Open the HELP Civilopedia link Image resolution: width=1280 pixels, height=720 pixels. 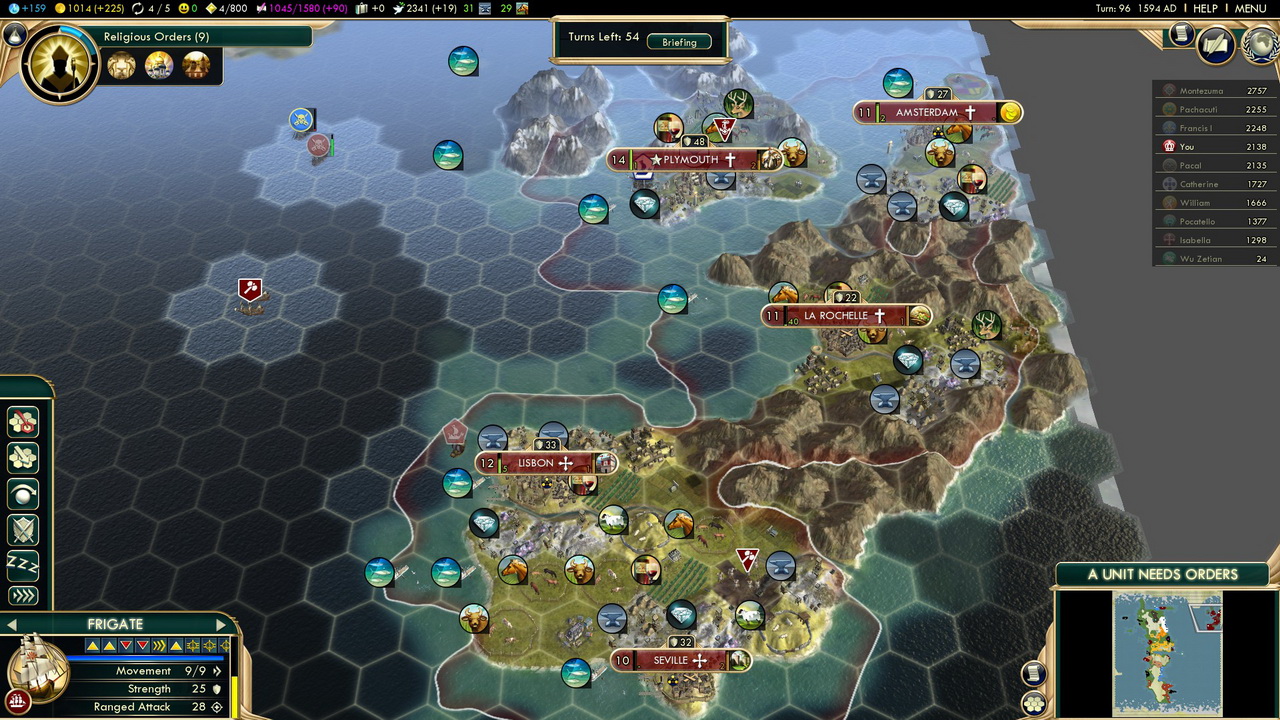[1205, 9]
